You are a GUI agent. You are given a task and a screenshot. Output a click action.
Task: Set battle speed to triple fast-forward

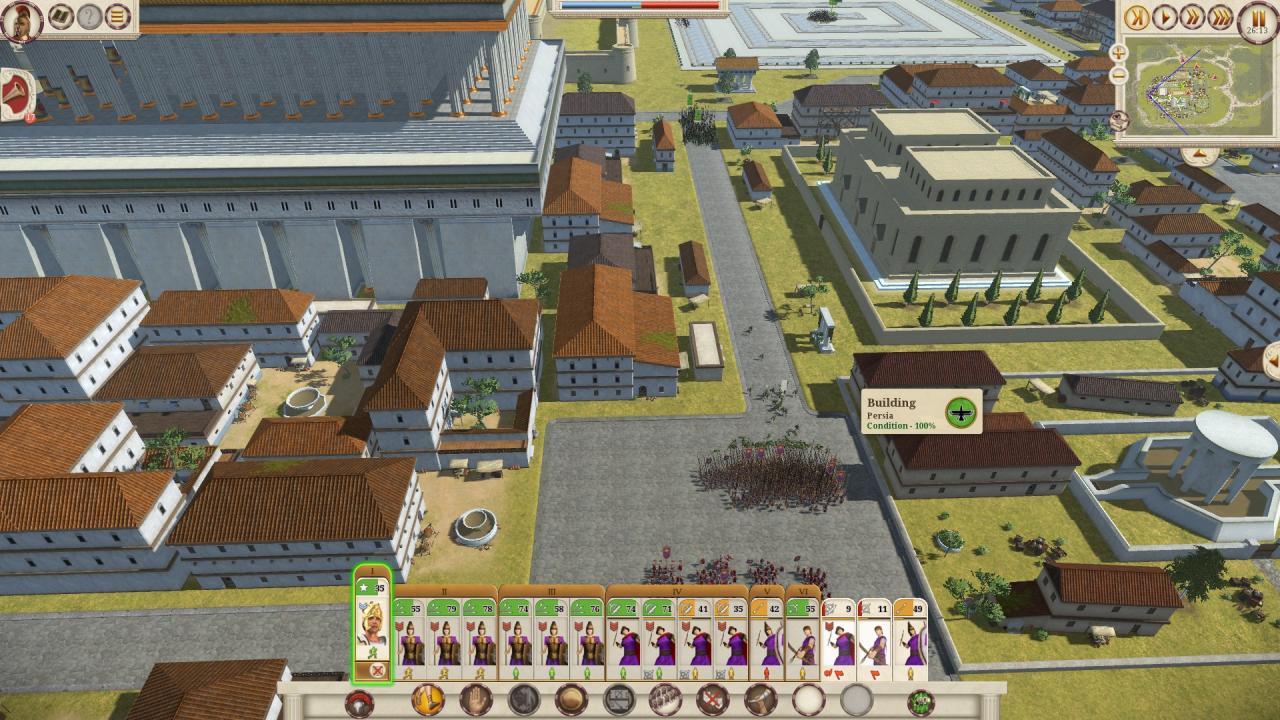point(1220,17)
